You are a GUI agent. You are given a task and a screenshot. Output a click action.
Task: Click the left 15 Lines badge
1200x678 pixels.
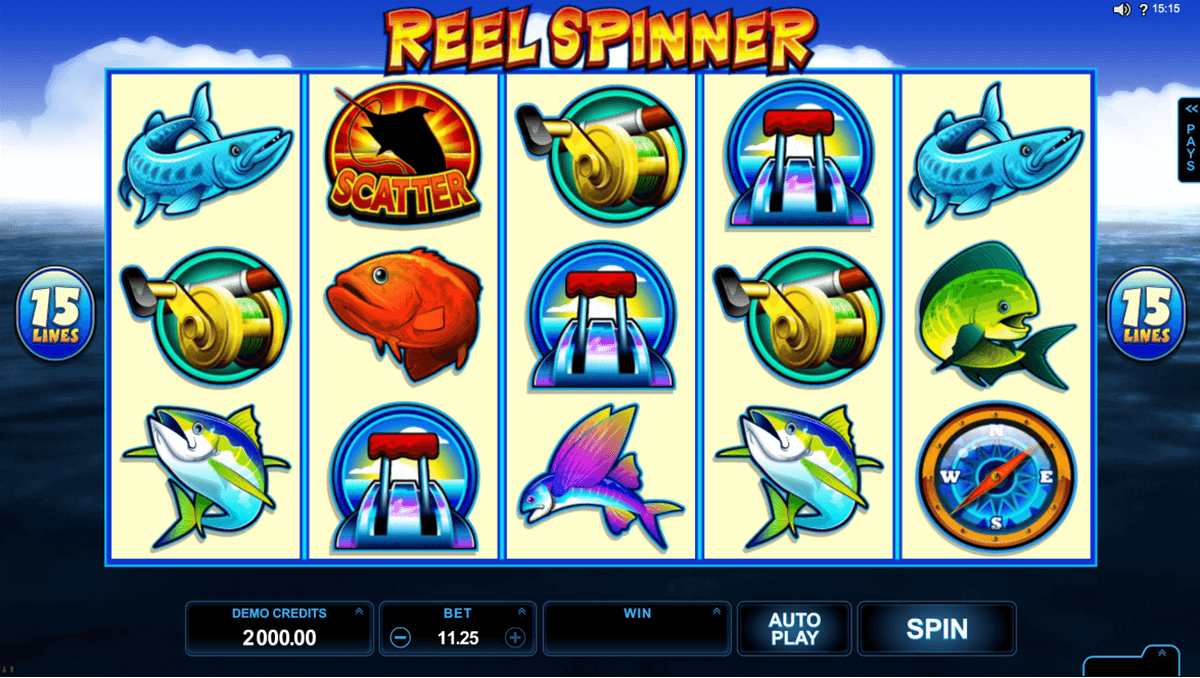click(x=55, y=314)
